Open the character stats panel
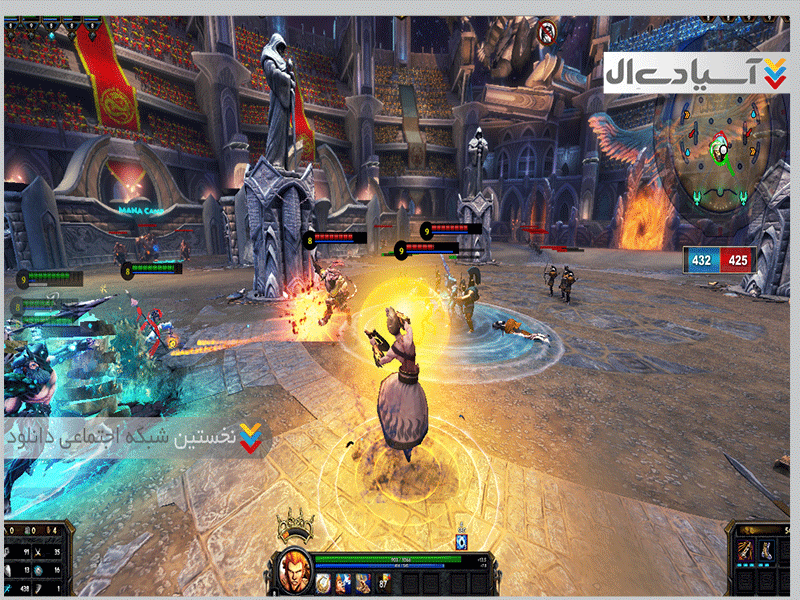The width and height of the screenshot is (800, 600). tap(37, 561)
